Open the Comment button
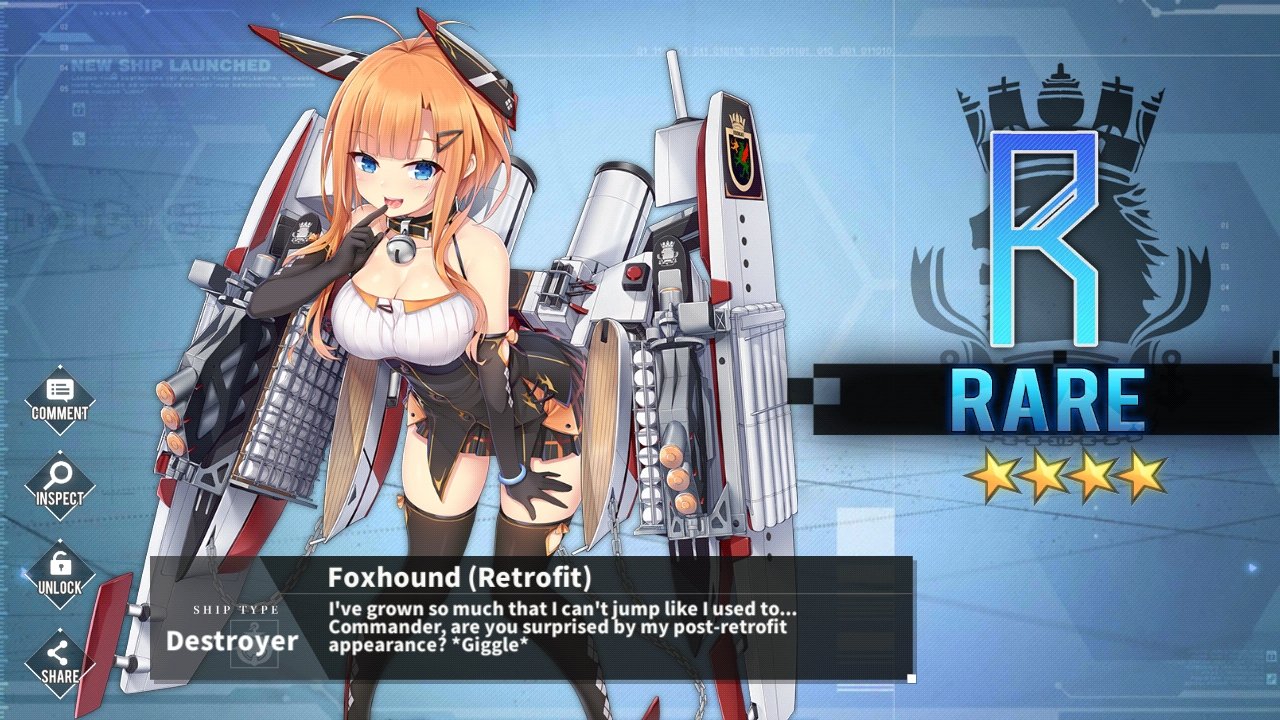 (x=60, y=399)
